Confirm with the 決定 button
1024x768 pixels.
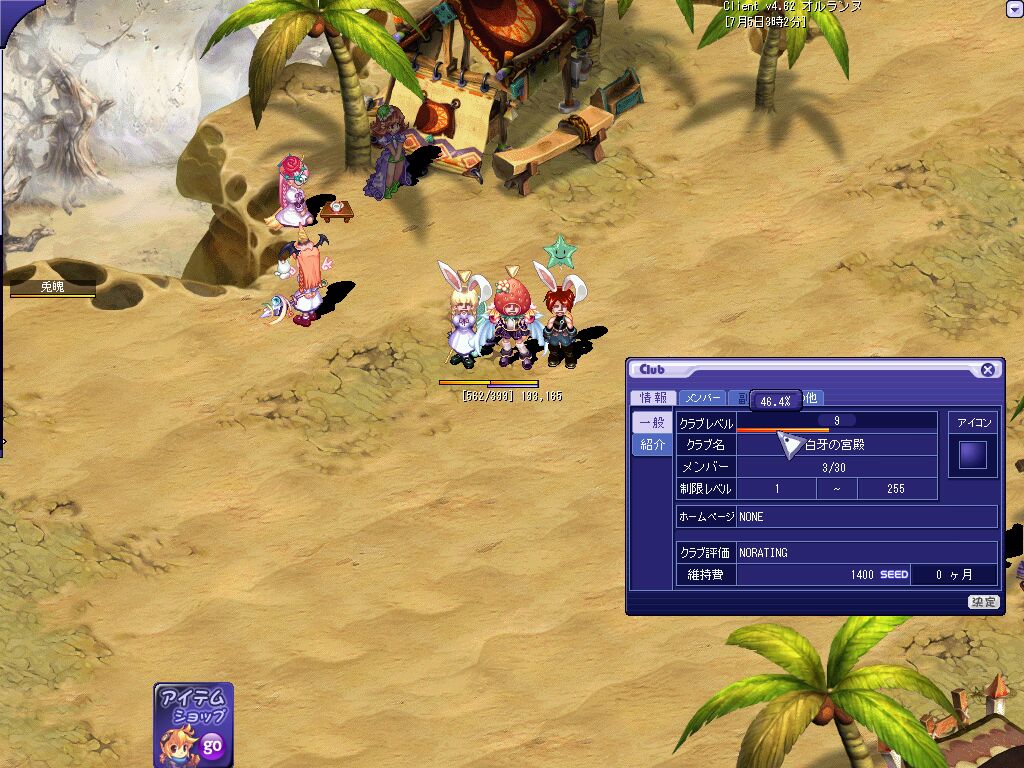pyautogui.click(x=983, y=602)
